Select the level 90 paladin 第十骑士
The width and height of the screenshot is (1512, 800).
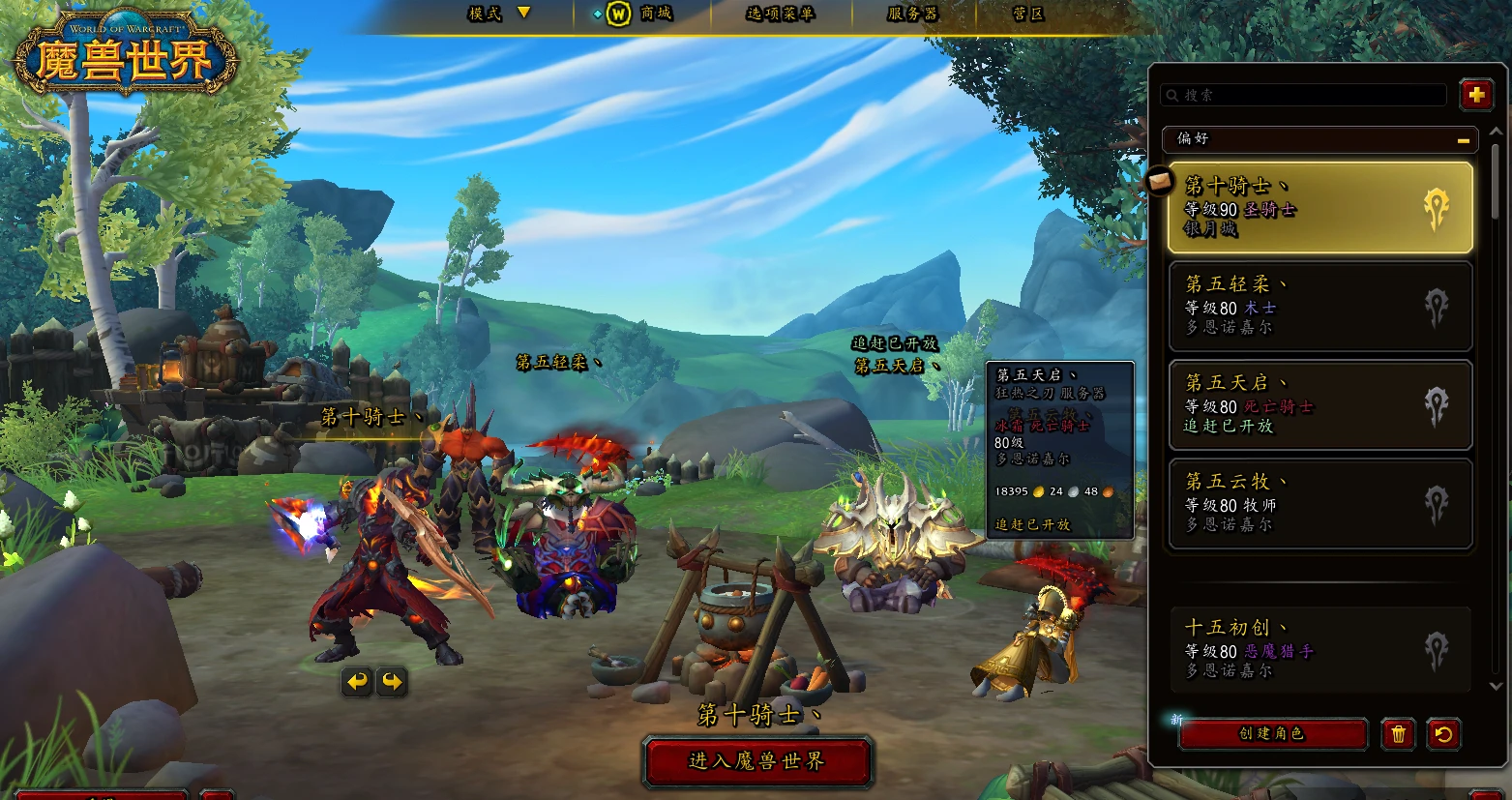point(1319,207)
